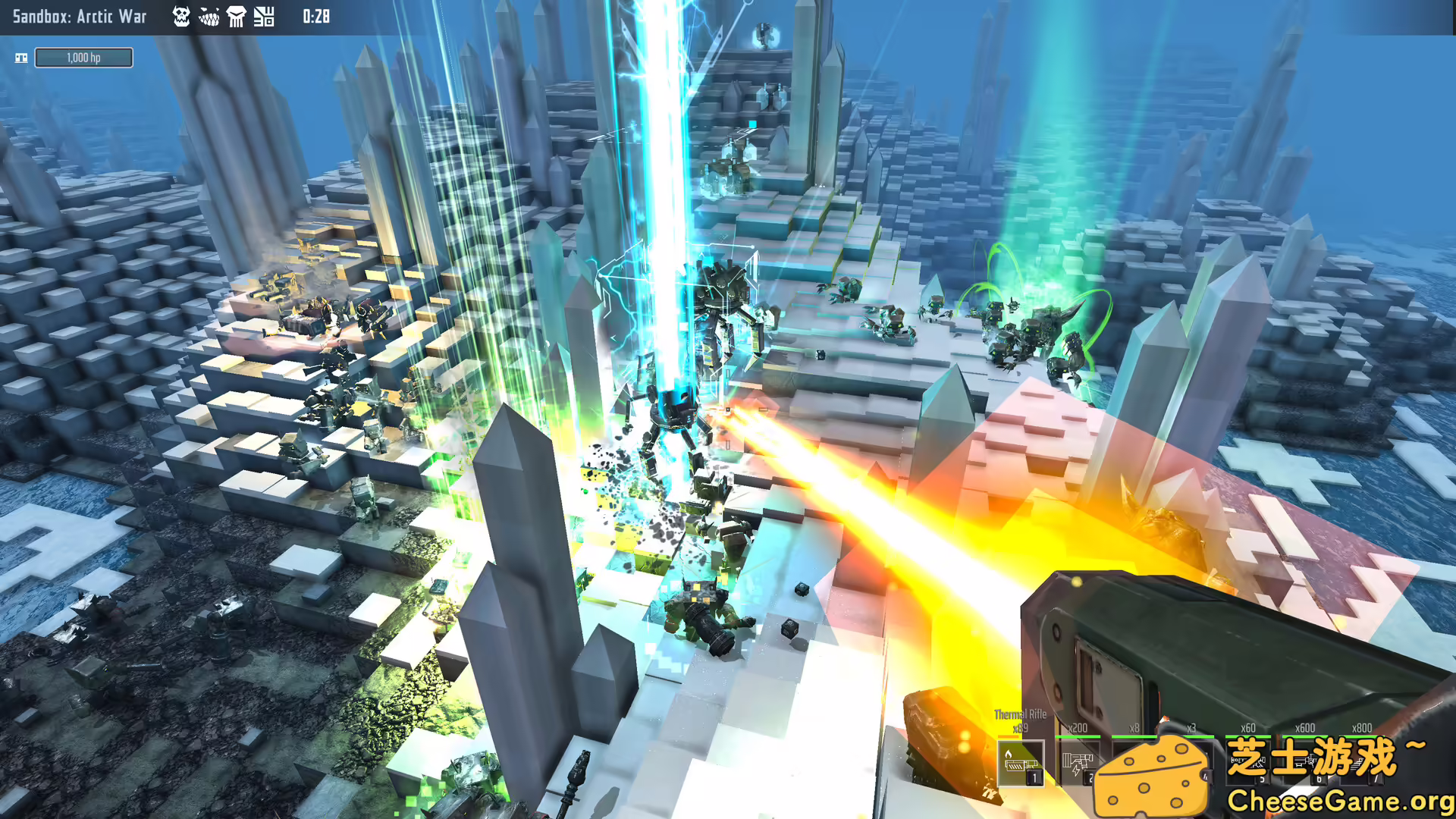This screenshot has width=1456, height=819.
Task: Click the green ammo bar above slot 6
Action: (x=1304, y=736)
